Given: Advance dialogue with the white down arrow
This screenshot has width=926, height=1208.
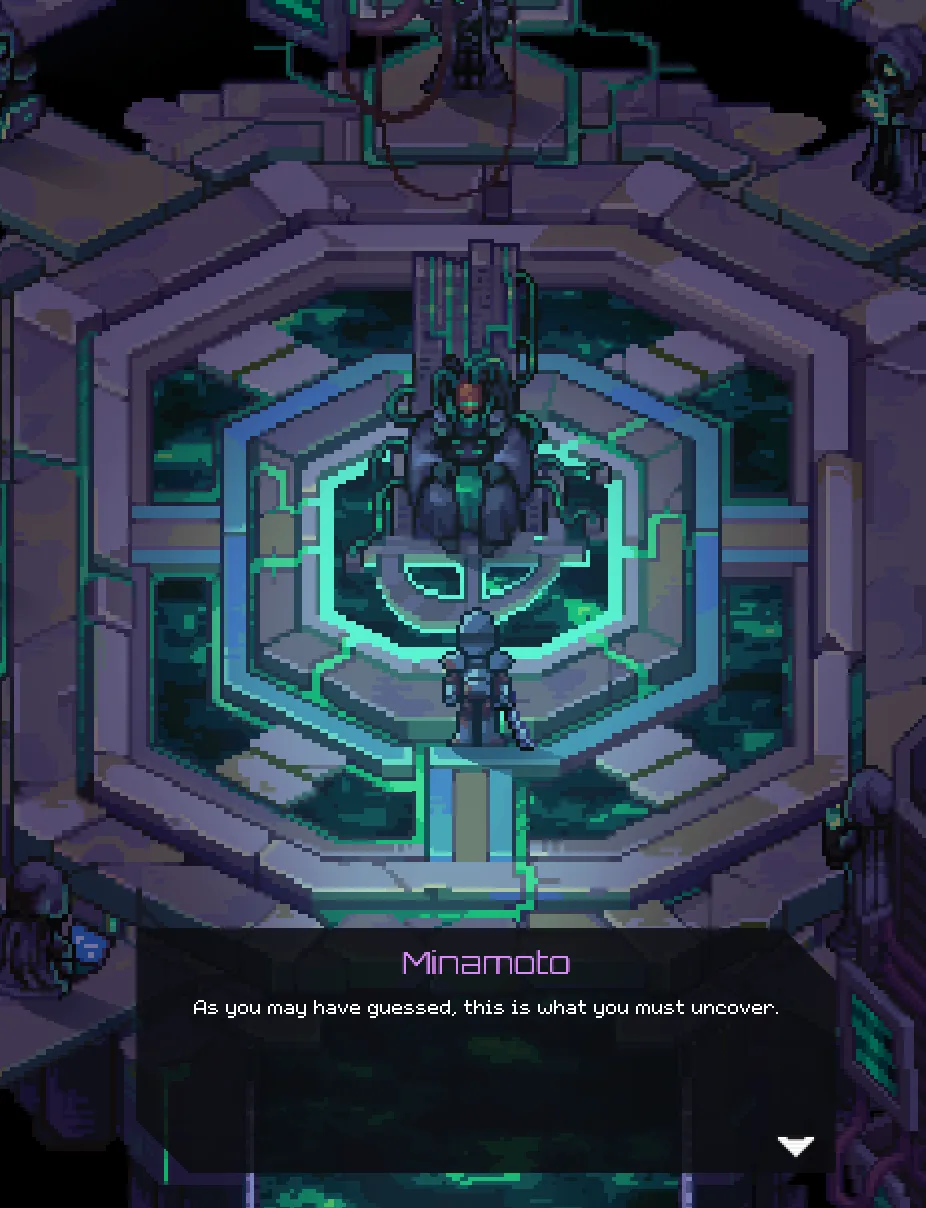Looking at the screenshot, I should [796, 1146].
